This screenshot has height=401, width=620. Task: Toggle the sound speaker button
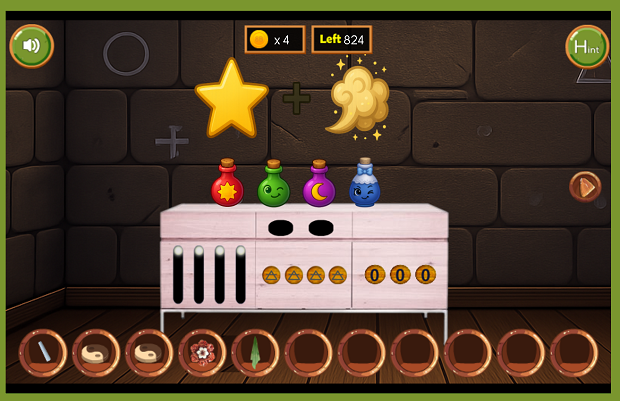point(31,45)
